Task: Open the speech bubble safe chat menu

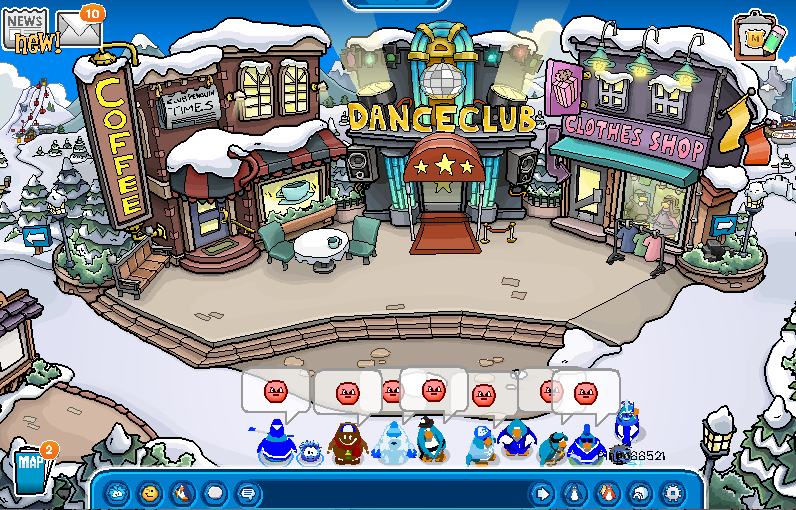Action: (x=247, y=493)
